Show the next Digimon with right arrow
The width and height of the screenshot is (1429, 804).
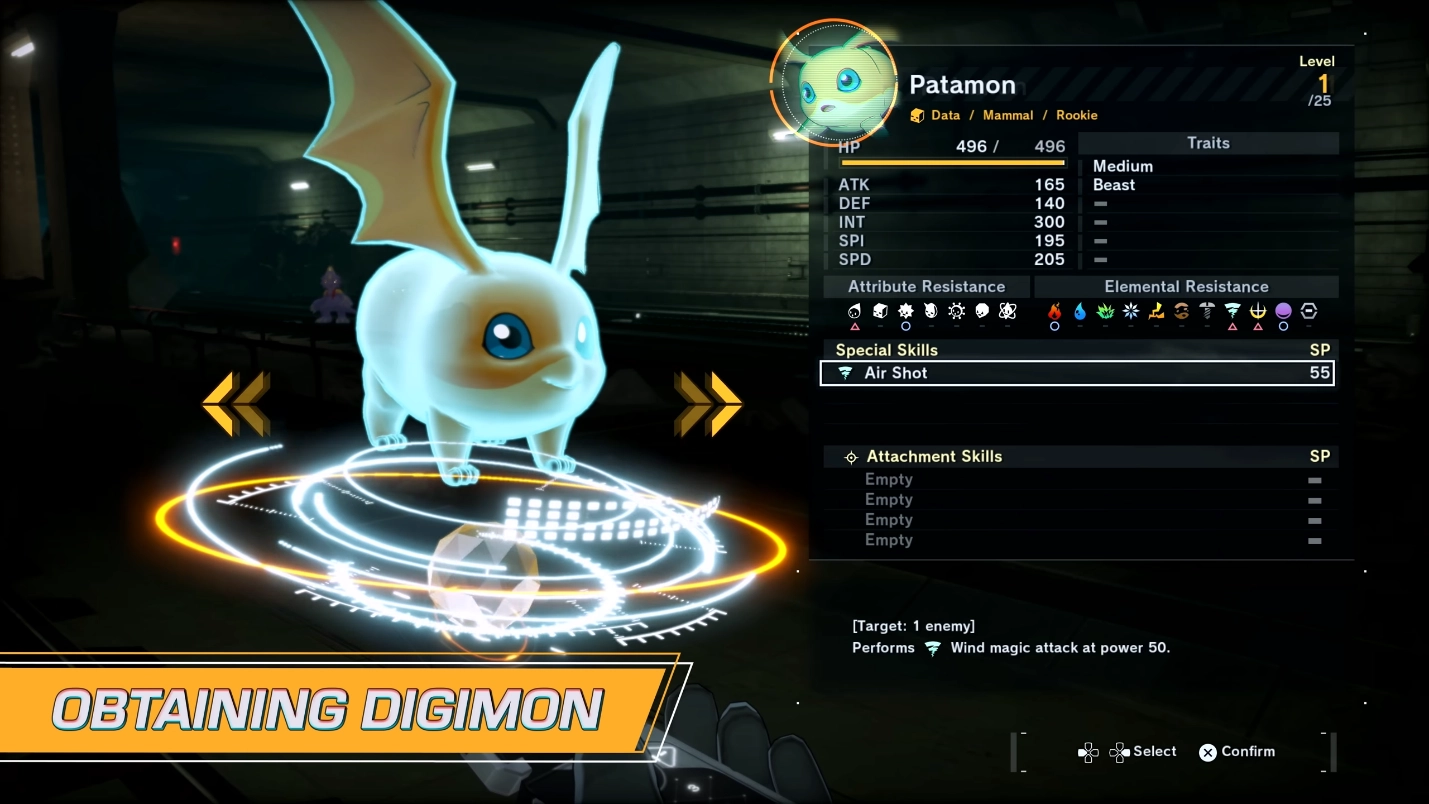click(x=708, y=404)
